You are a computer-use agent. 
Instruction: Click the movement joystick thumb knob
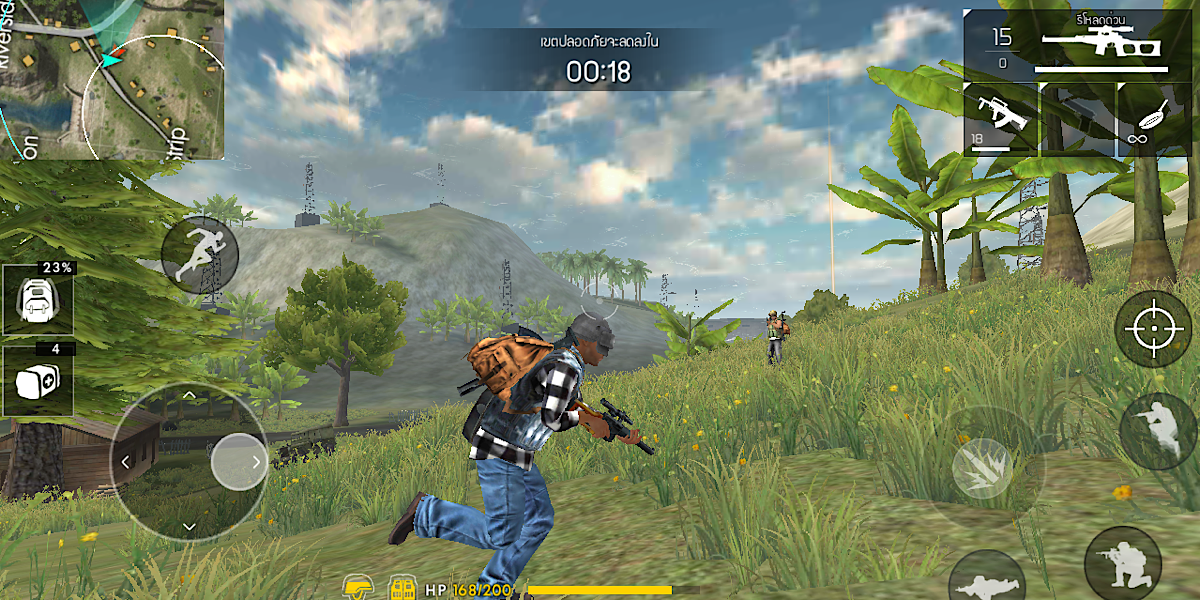238,462
